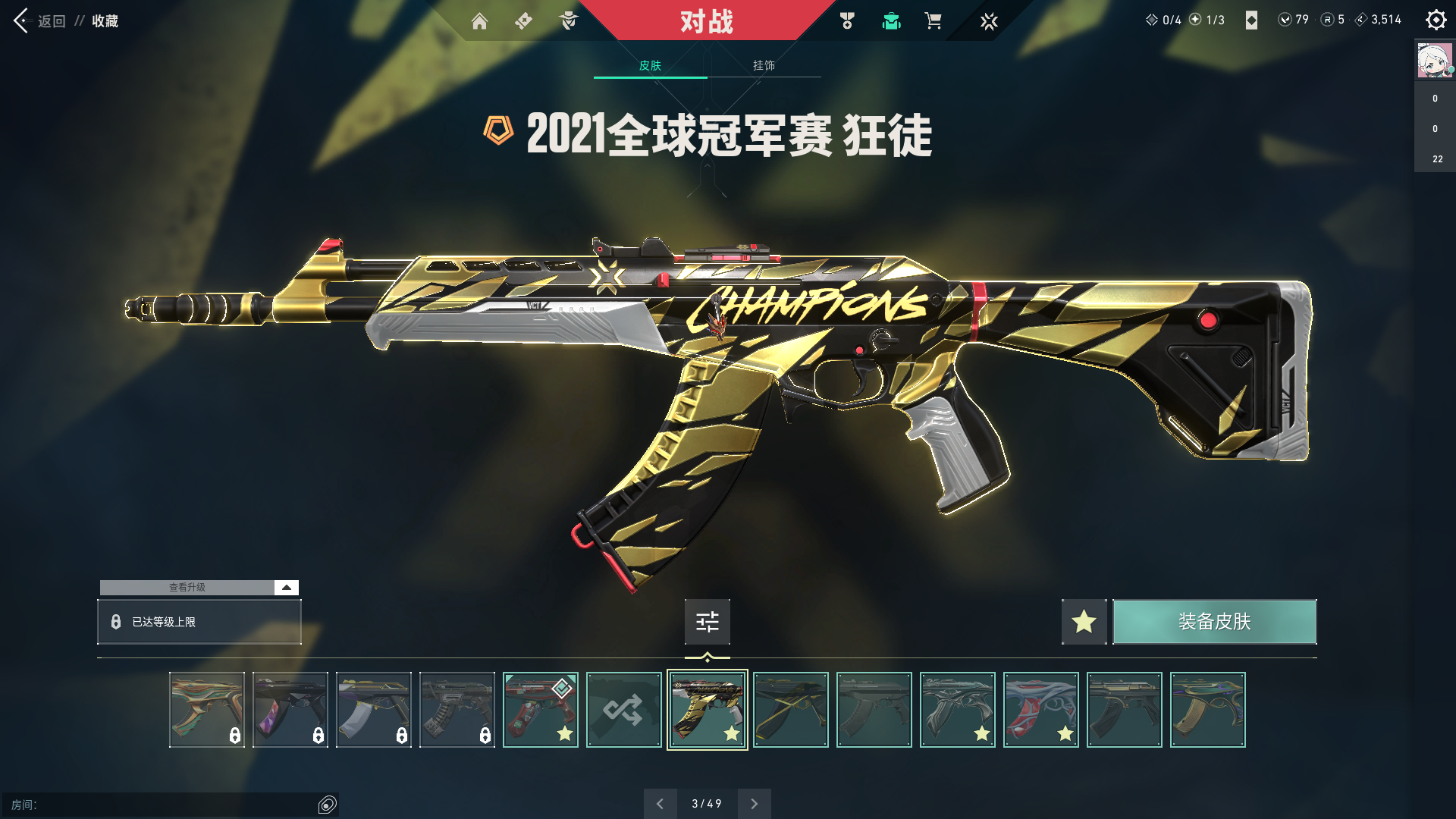1456x819 pixels.
Task: Select the 对战 tab at the top
Action: click(x=708, y=22)
